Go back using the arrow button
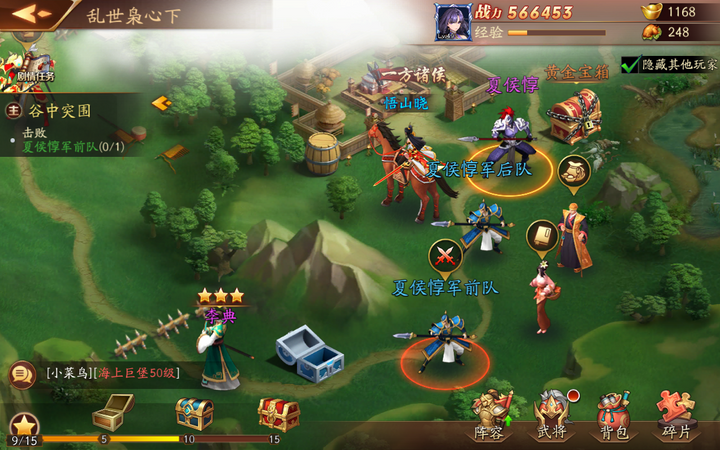This screenshot has height=450, width=720. pyautogui.click(x=31, y=14)
